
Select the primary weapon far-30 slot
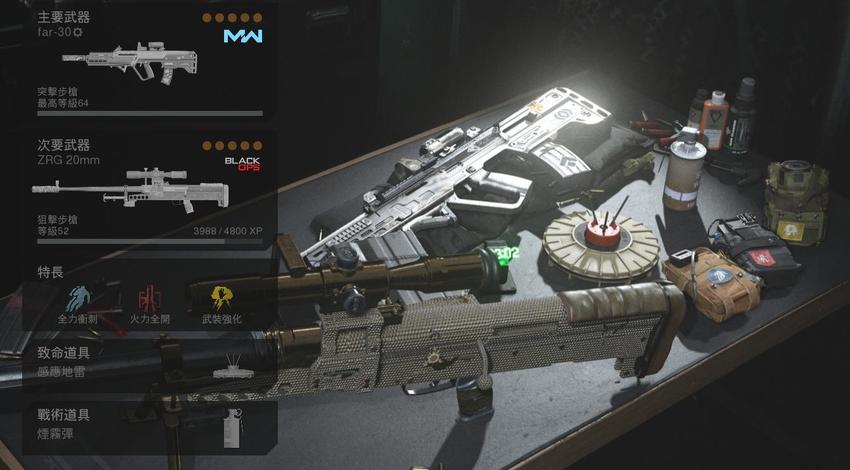(150, 62)
